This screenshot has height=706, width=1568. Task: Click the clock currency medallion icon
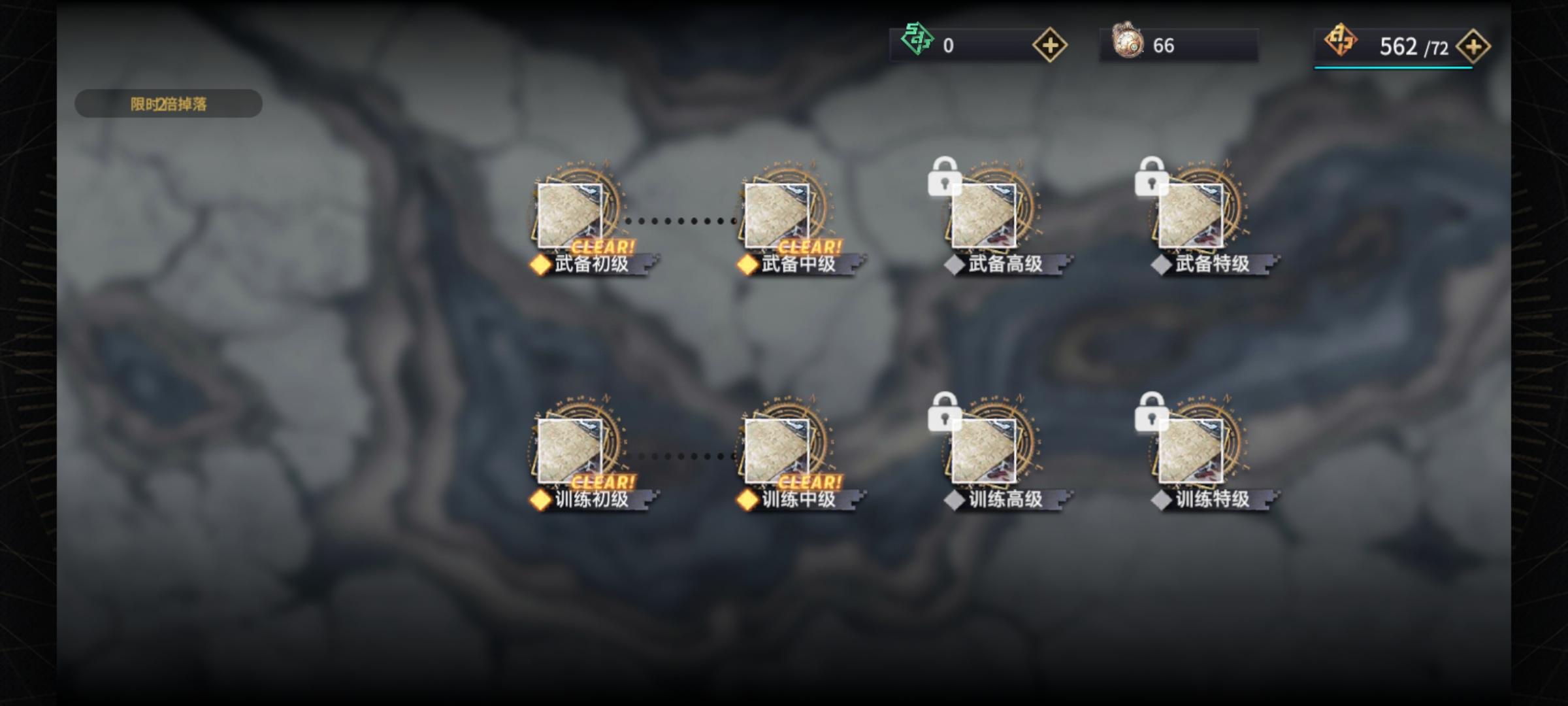coord(1126,45)
